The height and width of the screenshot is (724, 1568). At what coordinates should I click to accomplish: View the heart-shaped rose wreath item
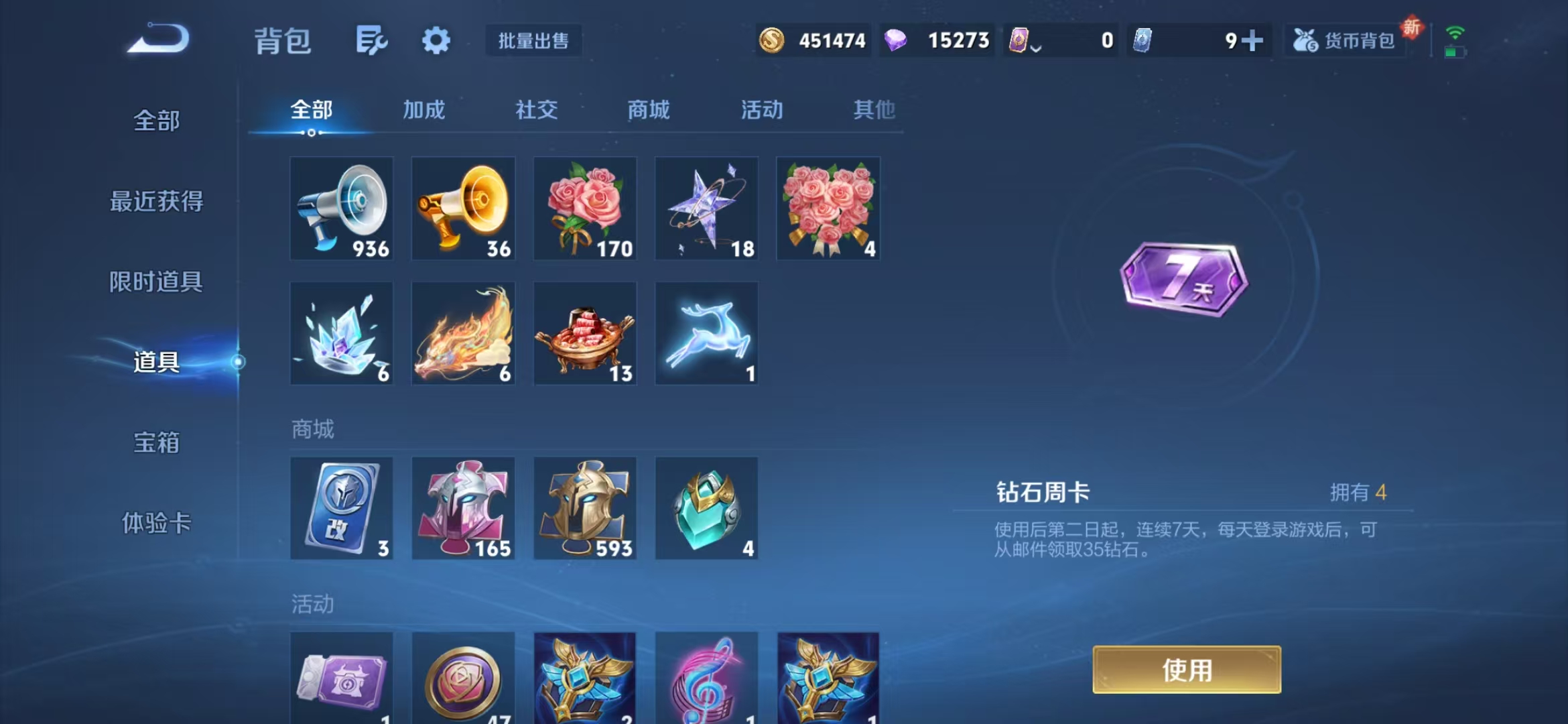828,209
